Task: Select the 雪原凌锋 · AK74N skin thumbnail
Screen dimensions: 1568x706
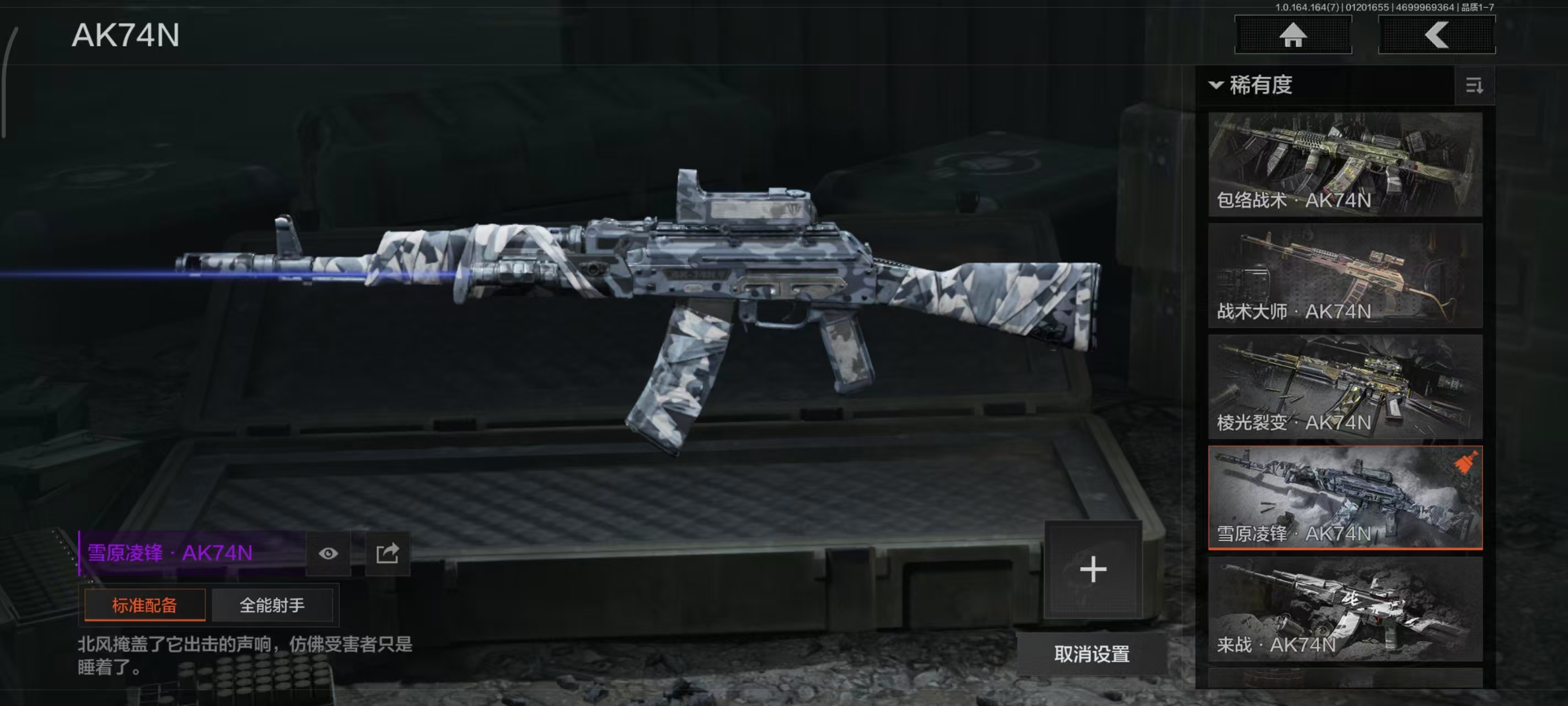Action: [x=1345, y=498]
